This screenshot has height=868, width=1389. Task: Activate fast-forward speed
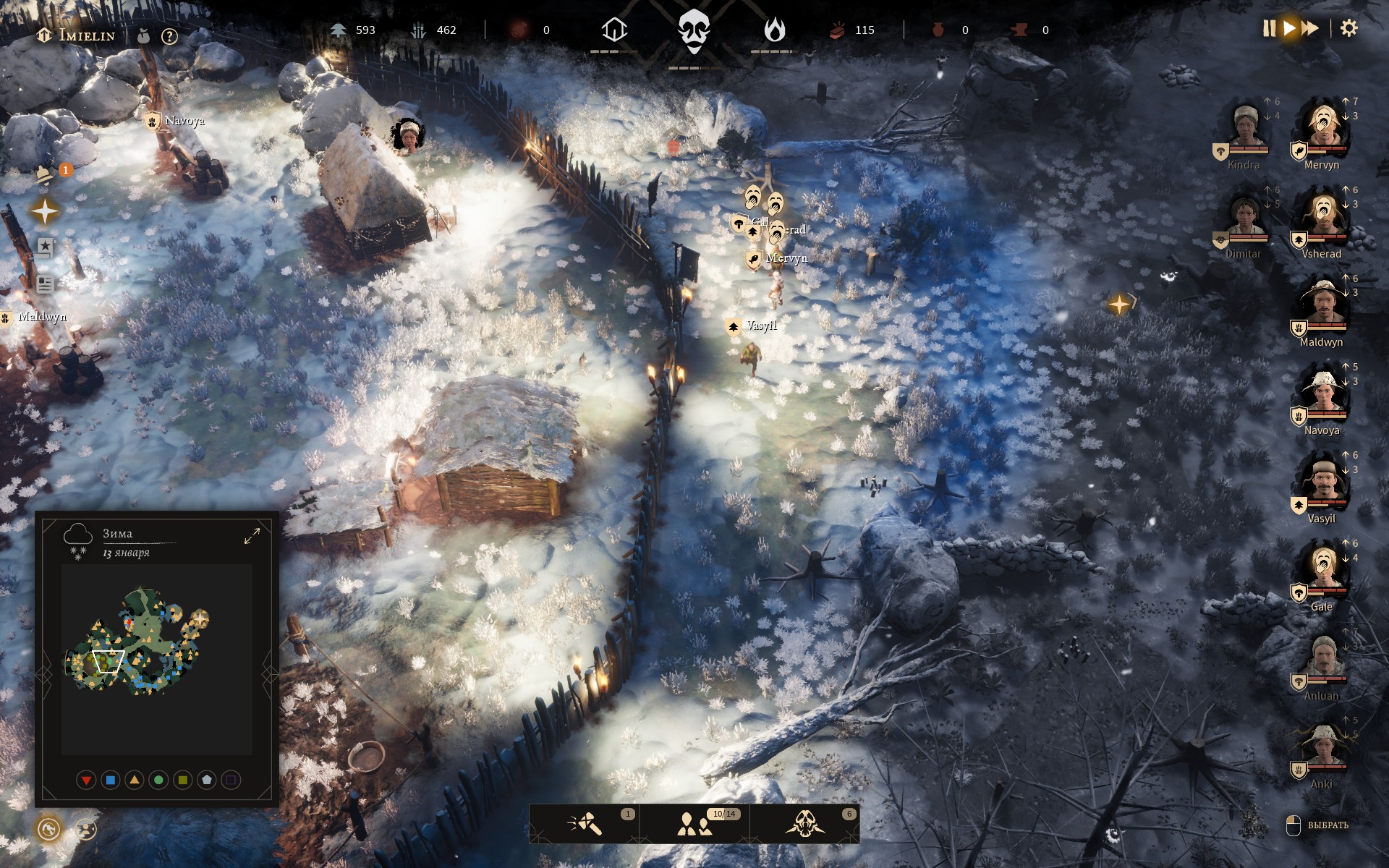[x=1310, y=29]
